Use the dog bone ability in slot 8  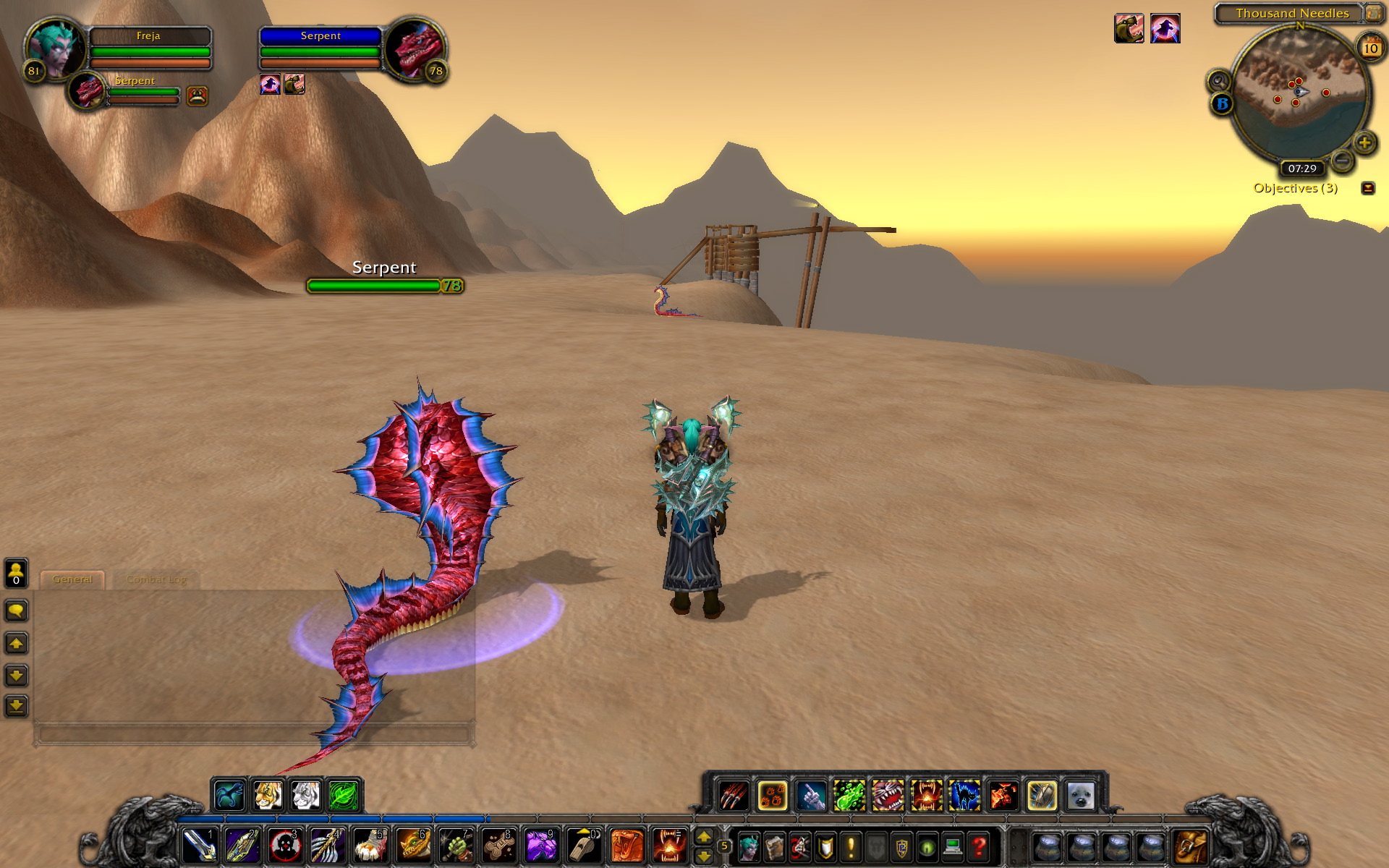[498, 845]
